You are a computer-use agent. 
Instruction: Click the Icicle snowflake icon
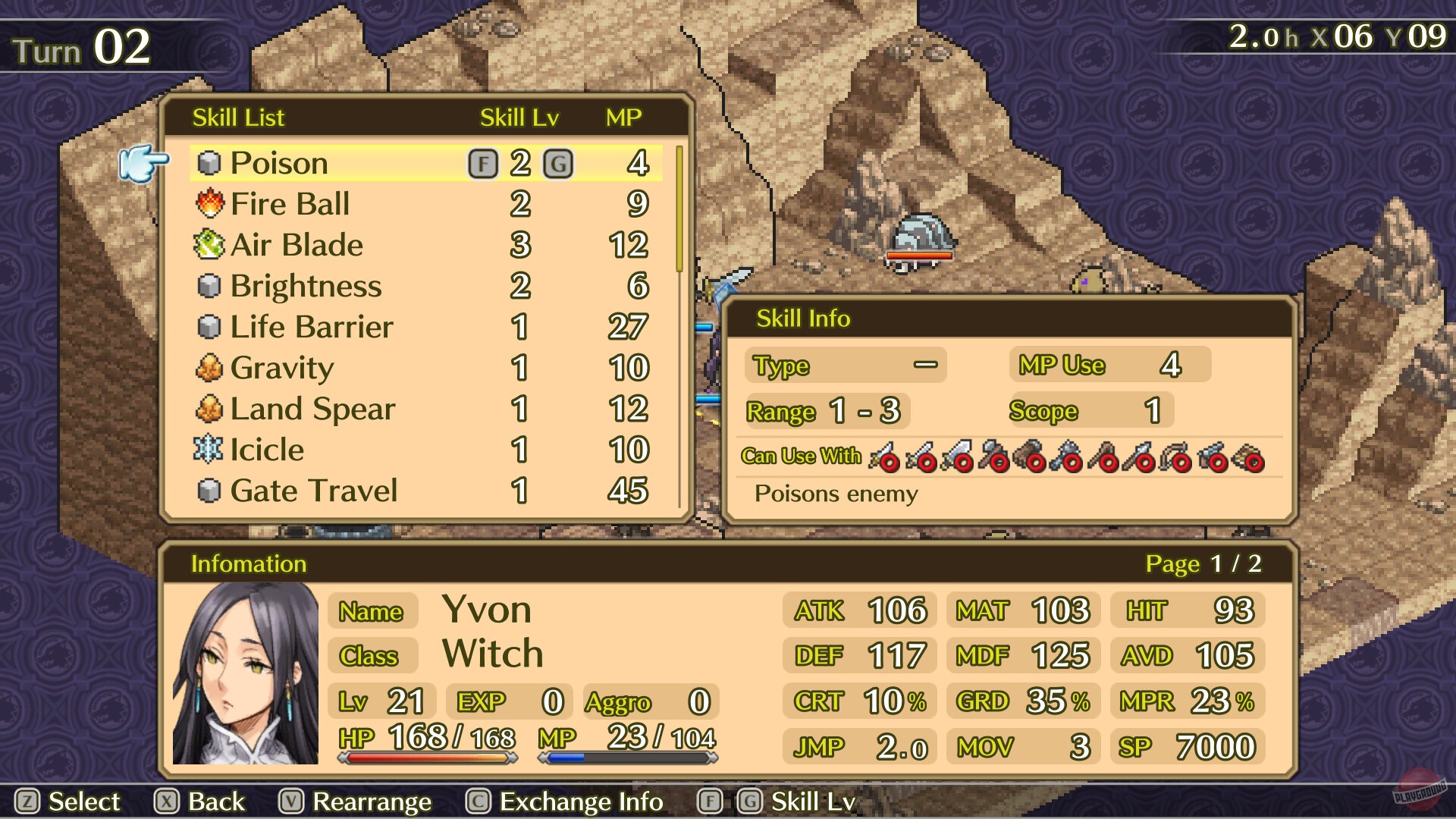(x=208, y=449)
